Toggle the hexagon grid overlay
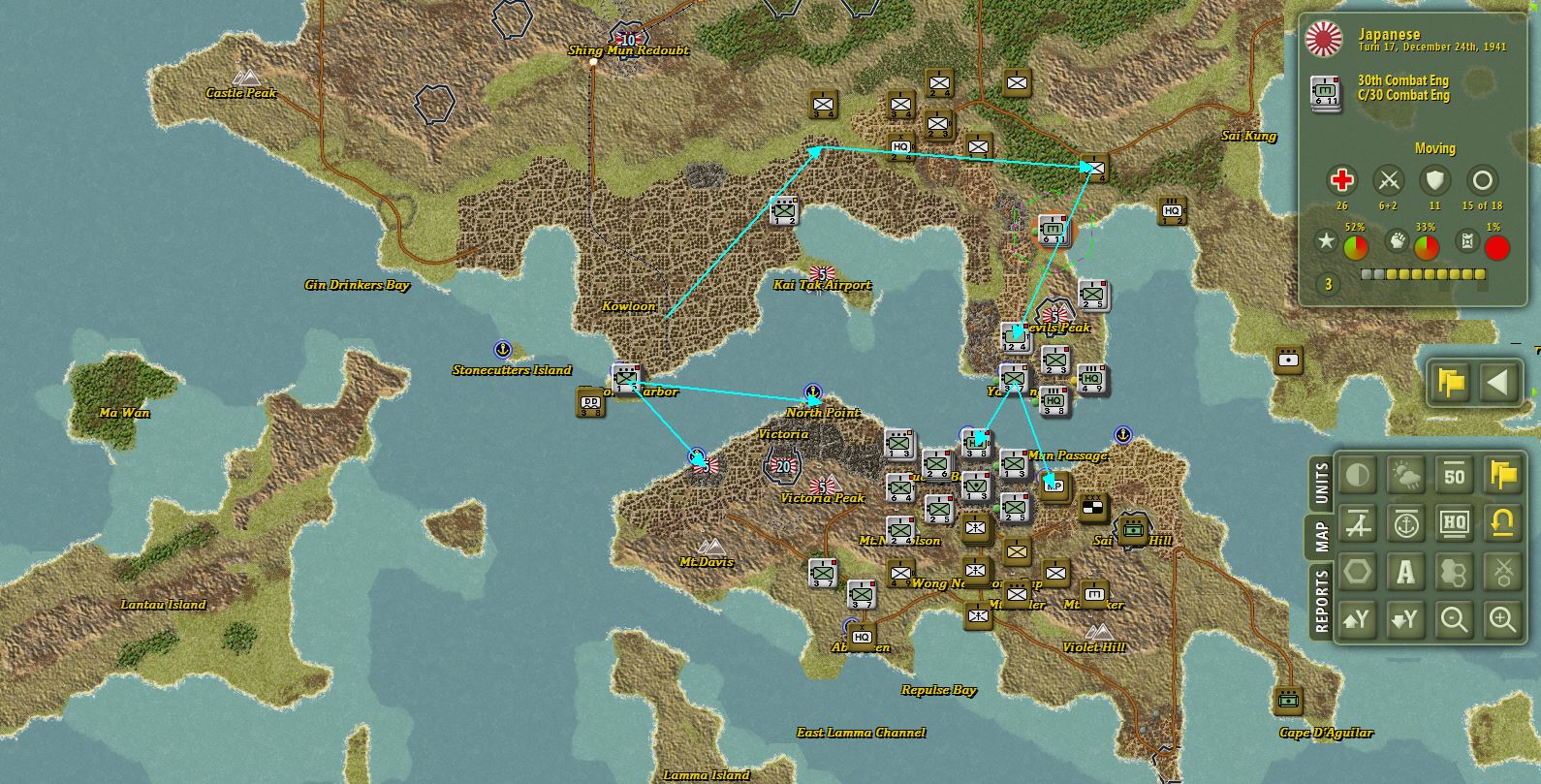This screenshot has height=784, width=1541. click(1357, 572)
